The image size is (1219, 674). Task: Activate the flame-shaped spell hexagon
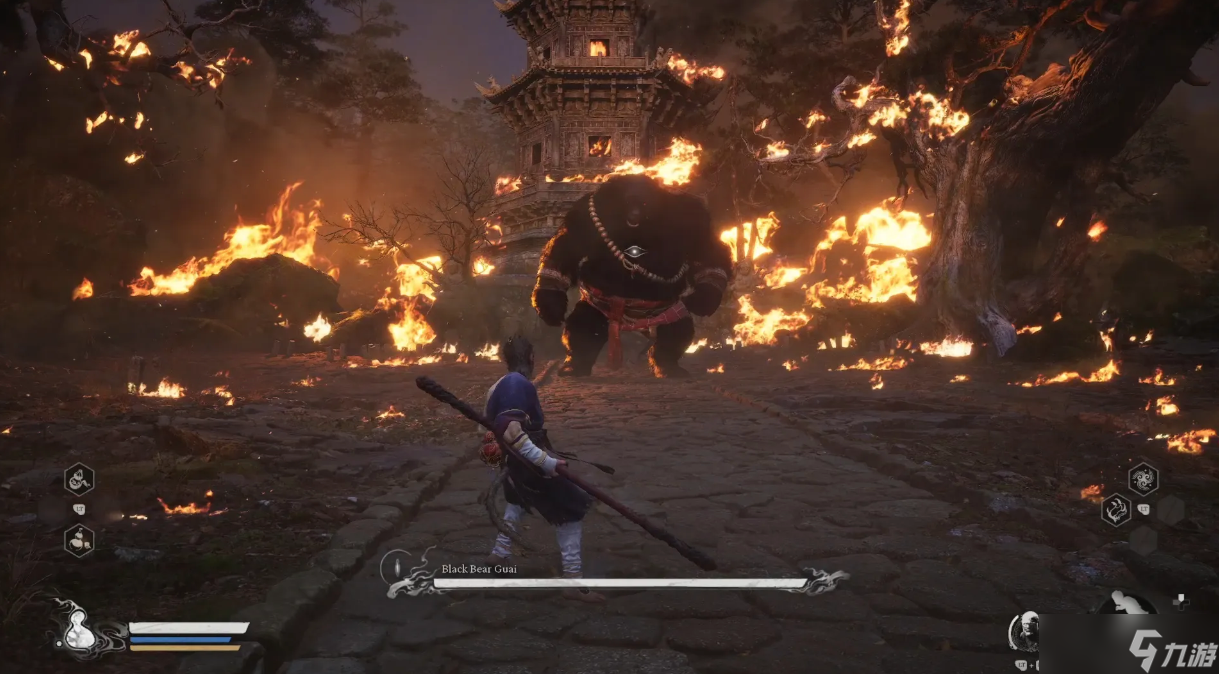1116,510
